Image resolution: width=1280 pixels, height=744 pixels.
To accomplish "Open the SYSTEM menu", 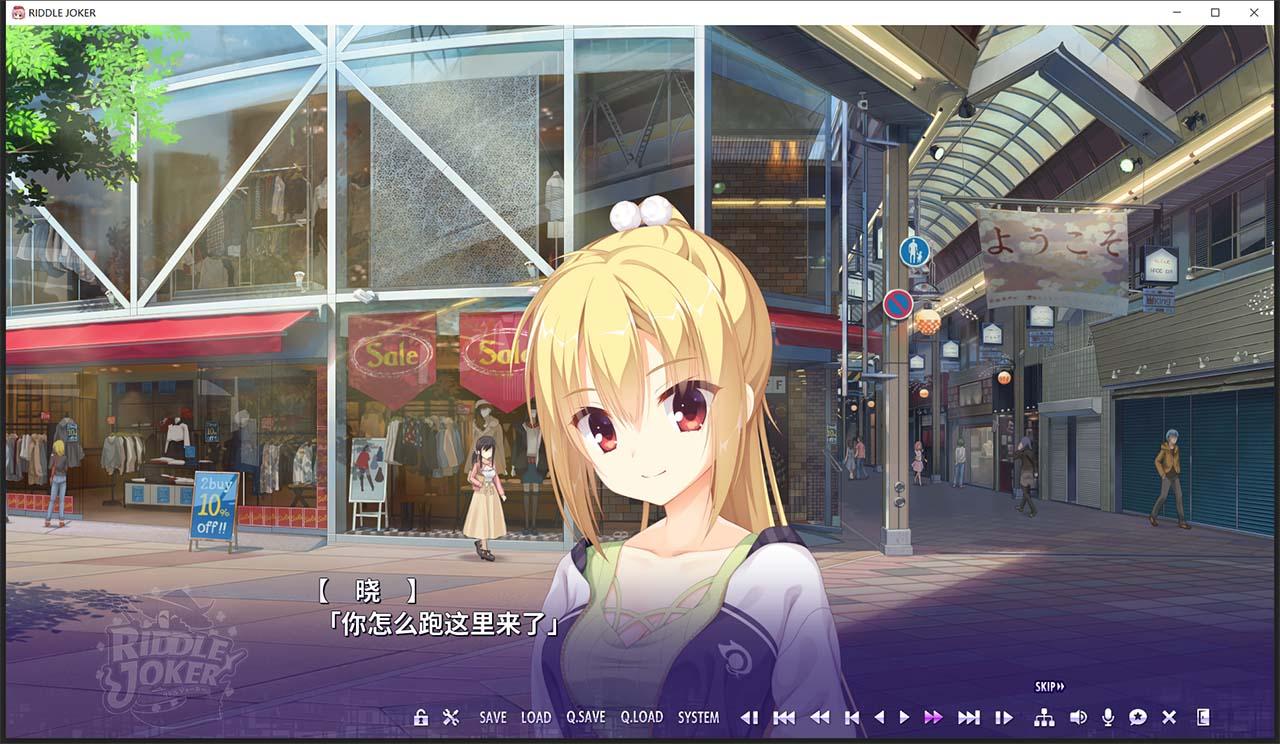I will click(698, 717).
